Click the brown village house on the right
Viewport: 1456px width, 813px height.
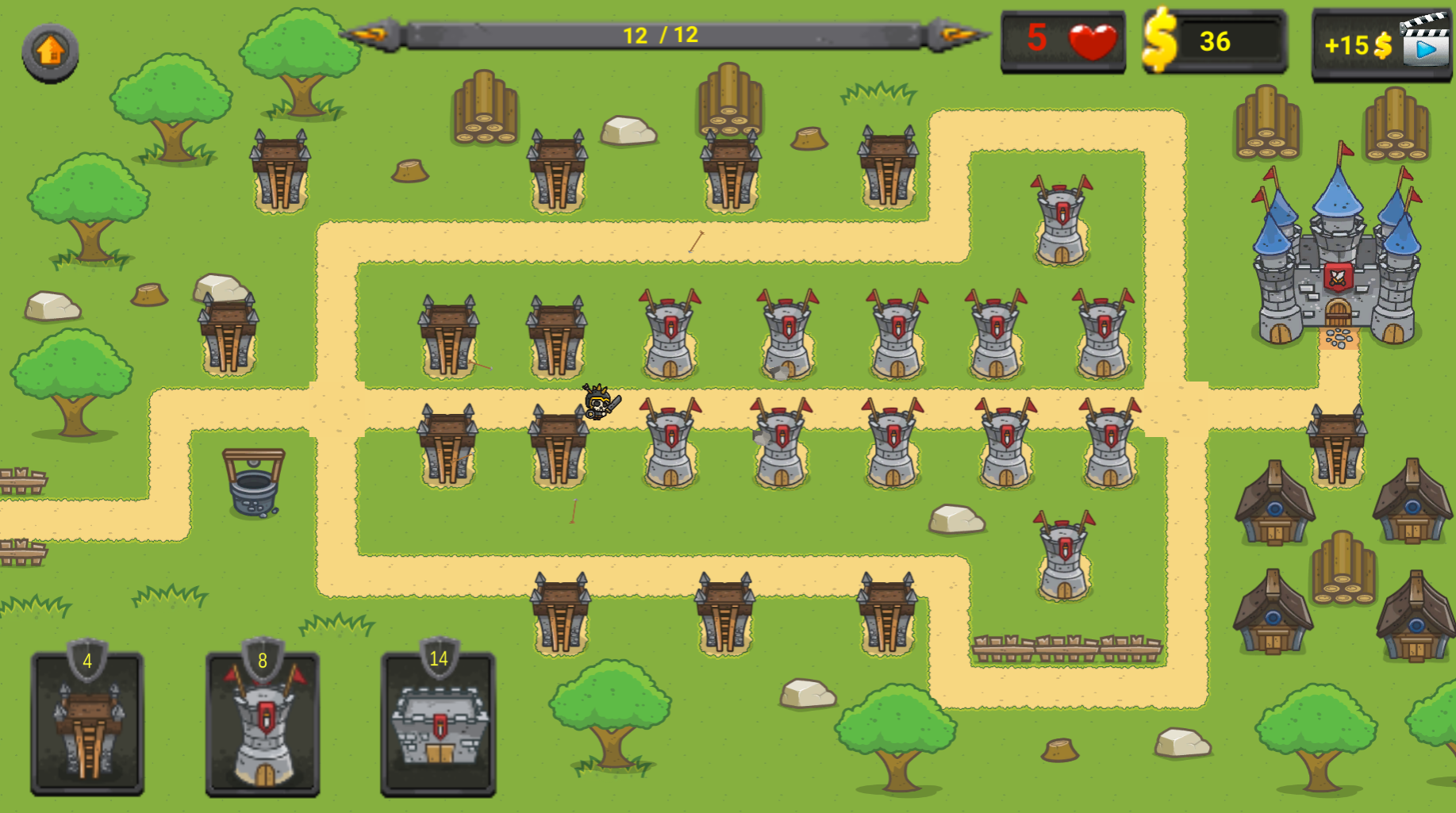[x=1277, y=508]
